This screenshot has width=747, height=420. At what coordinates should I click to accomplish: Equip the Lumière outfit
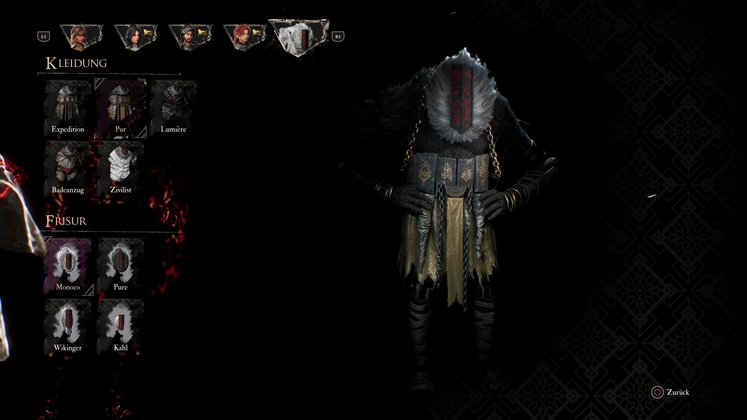pyautogui.click(x=174, y=106)
